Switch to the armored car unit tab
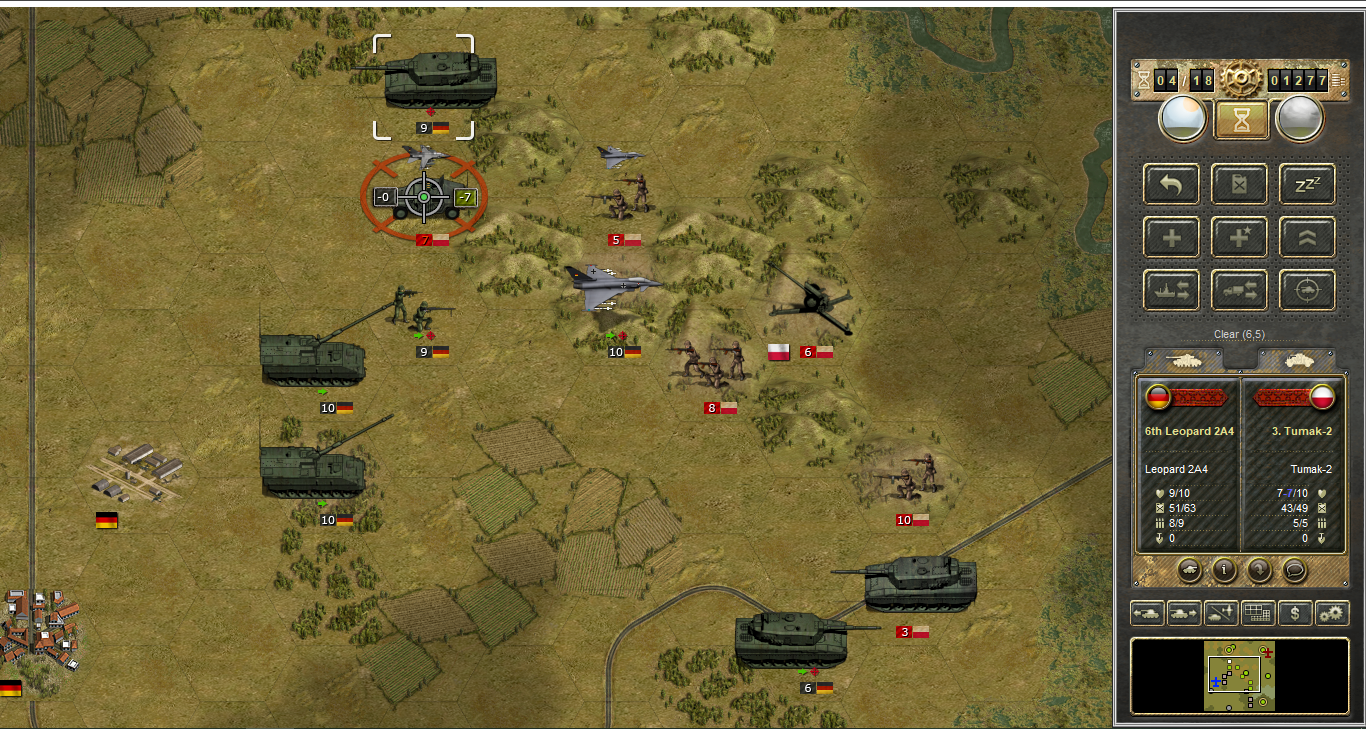 click(1296, 359)
